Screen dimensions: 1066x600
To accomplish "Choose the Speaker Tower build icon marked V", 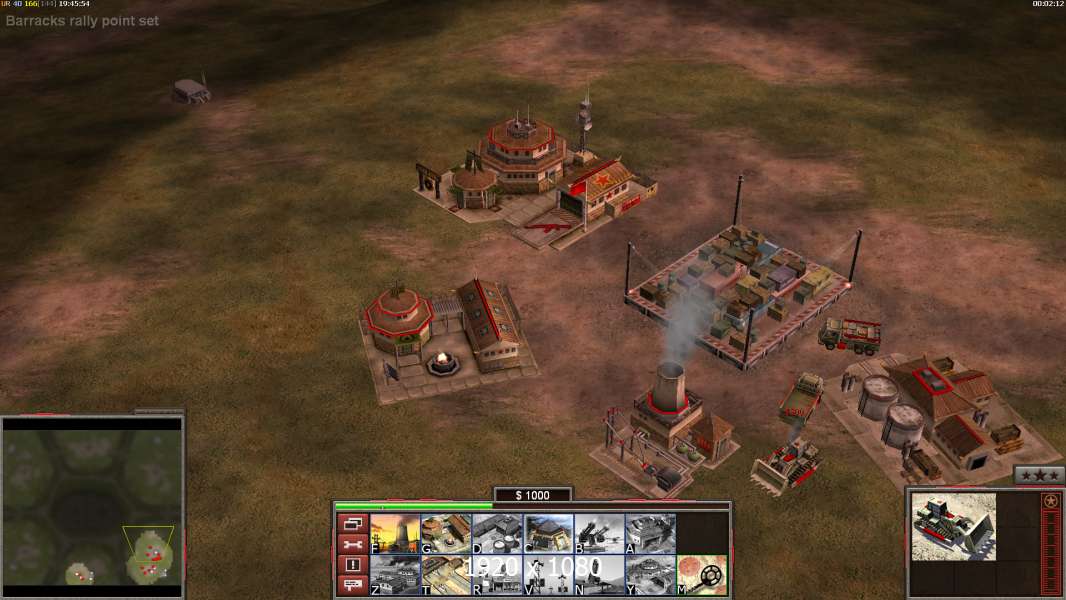I will (548, 575).
